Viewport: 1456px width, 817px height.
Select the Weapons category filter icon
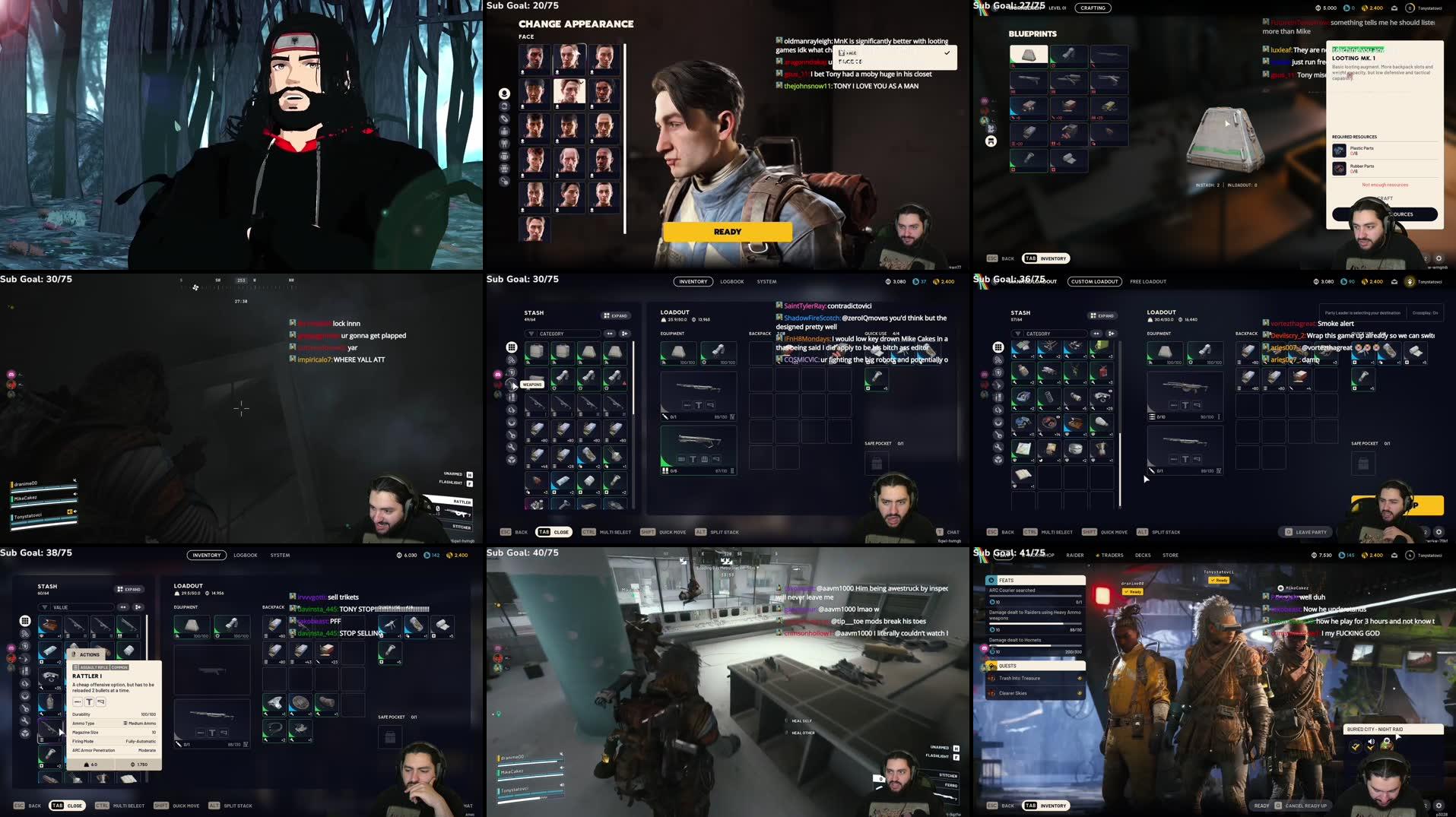(513, 385)
